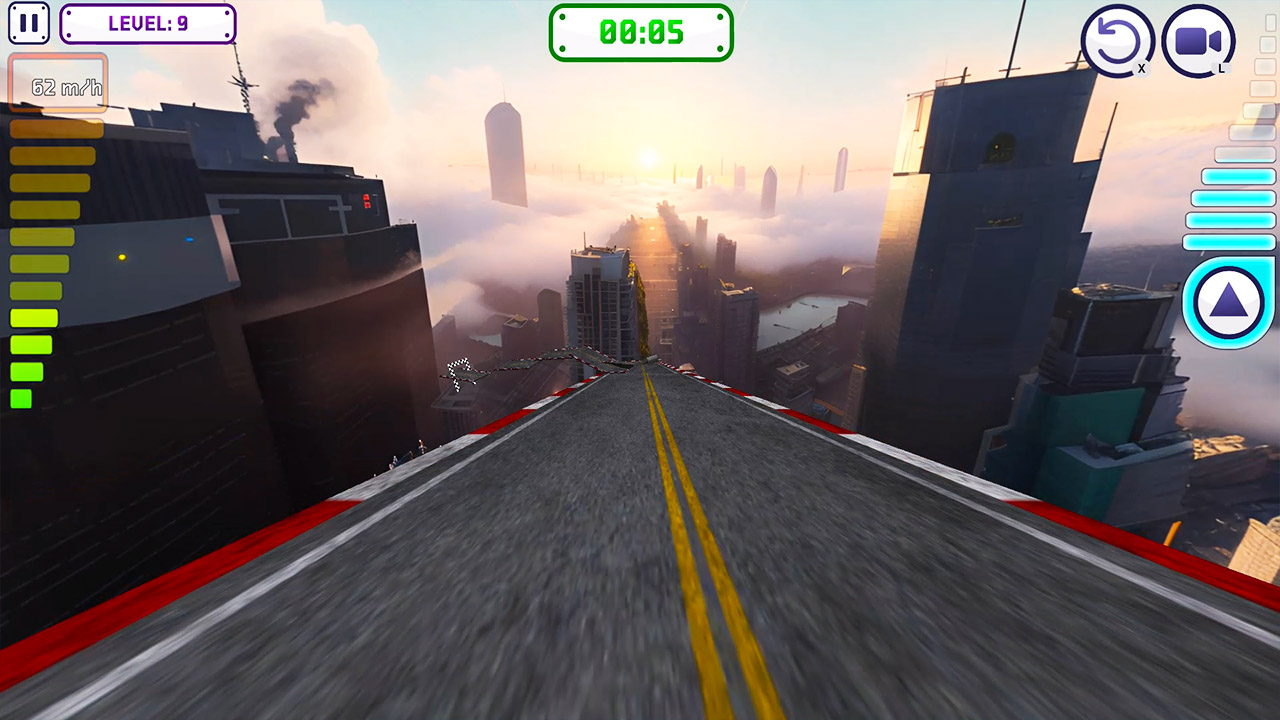Pause the game using the pause control
Image resolution: width=1280 pixels, height=720 pixels.
point(28,22)
